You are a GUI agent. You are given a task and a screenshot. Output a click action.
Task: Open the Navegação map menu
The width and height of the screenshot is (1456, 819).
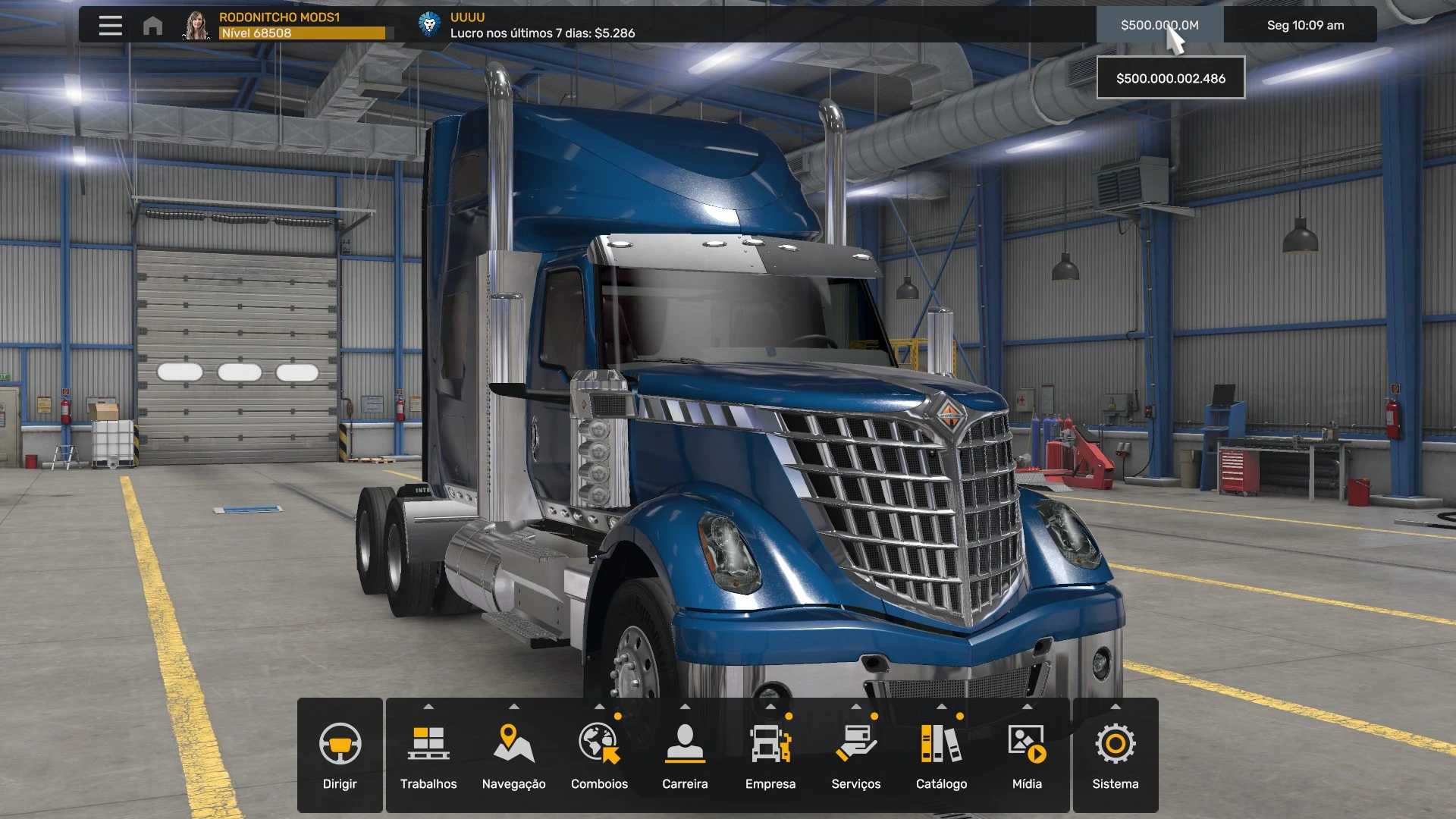(513, 755)
